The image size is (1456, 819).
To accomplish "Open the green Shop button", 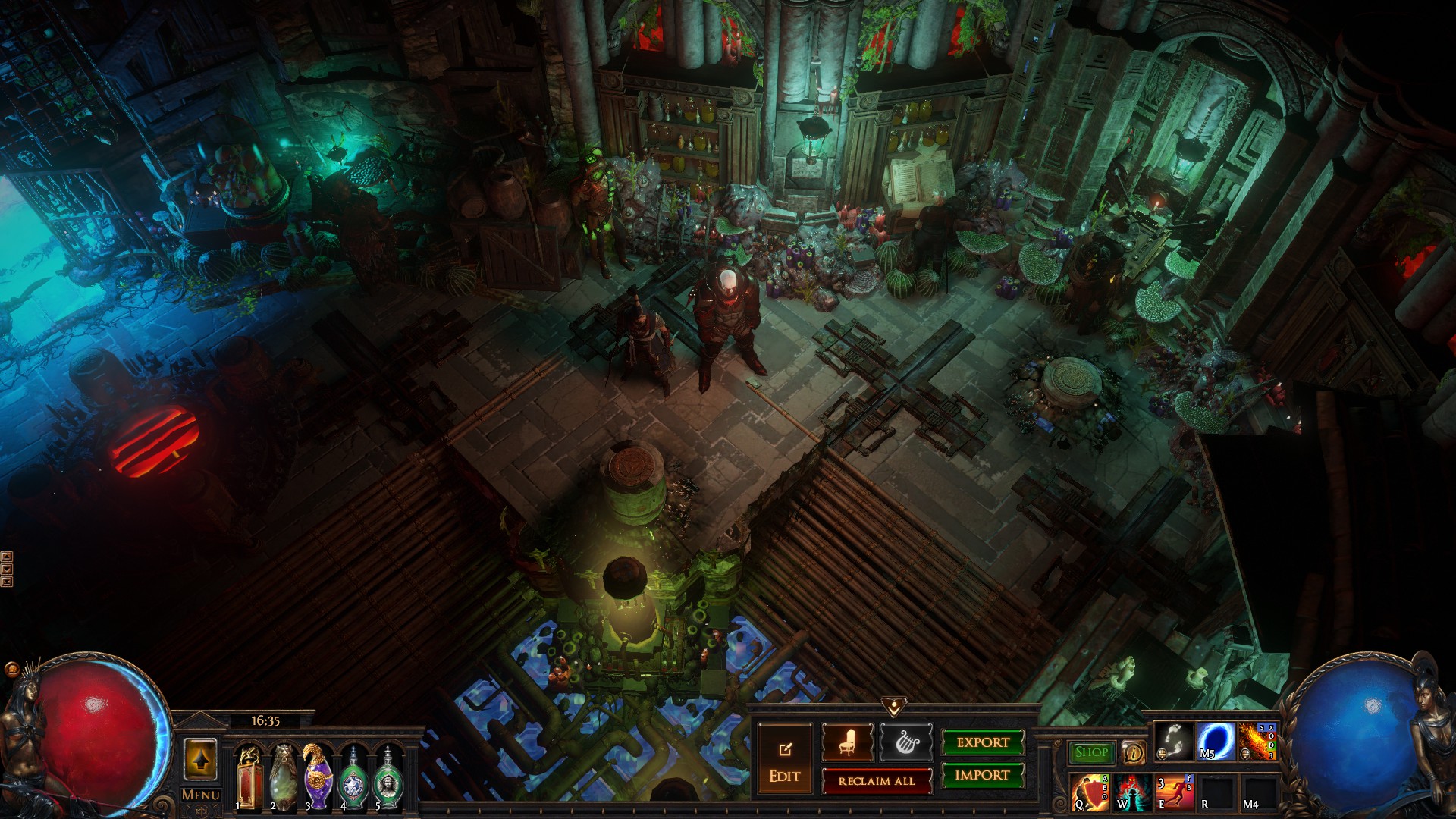I will click(x=1091, y=752).
